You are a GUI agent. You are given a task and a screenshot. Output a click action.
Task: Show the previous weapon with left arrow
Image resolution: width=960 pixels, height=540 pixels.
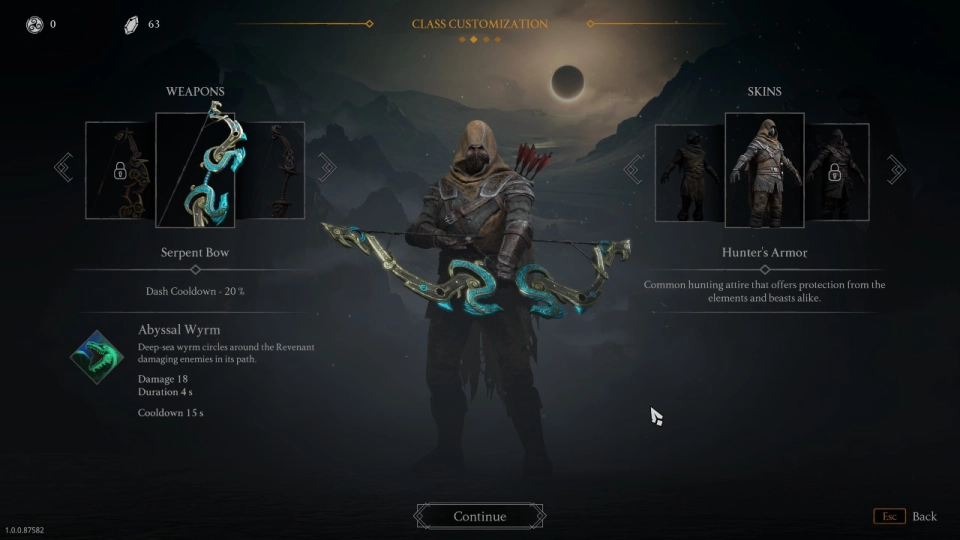64,167
